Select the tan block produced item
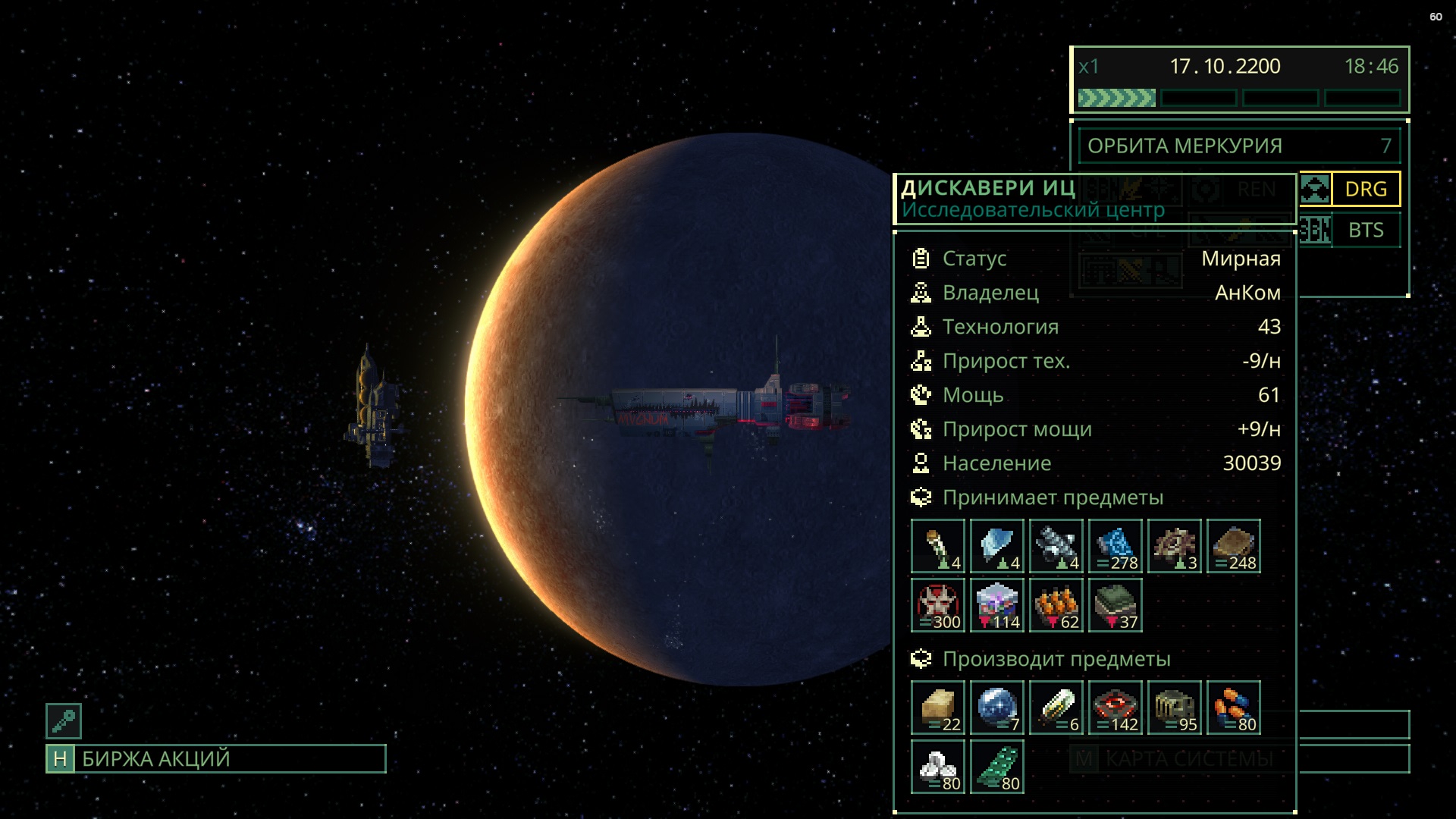The image size is (1456, 819). [x=938, y=708]
